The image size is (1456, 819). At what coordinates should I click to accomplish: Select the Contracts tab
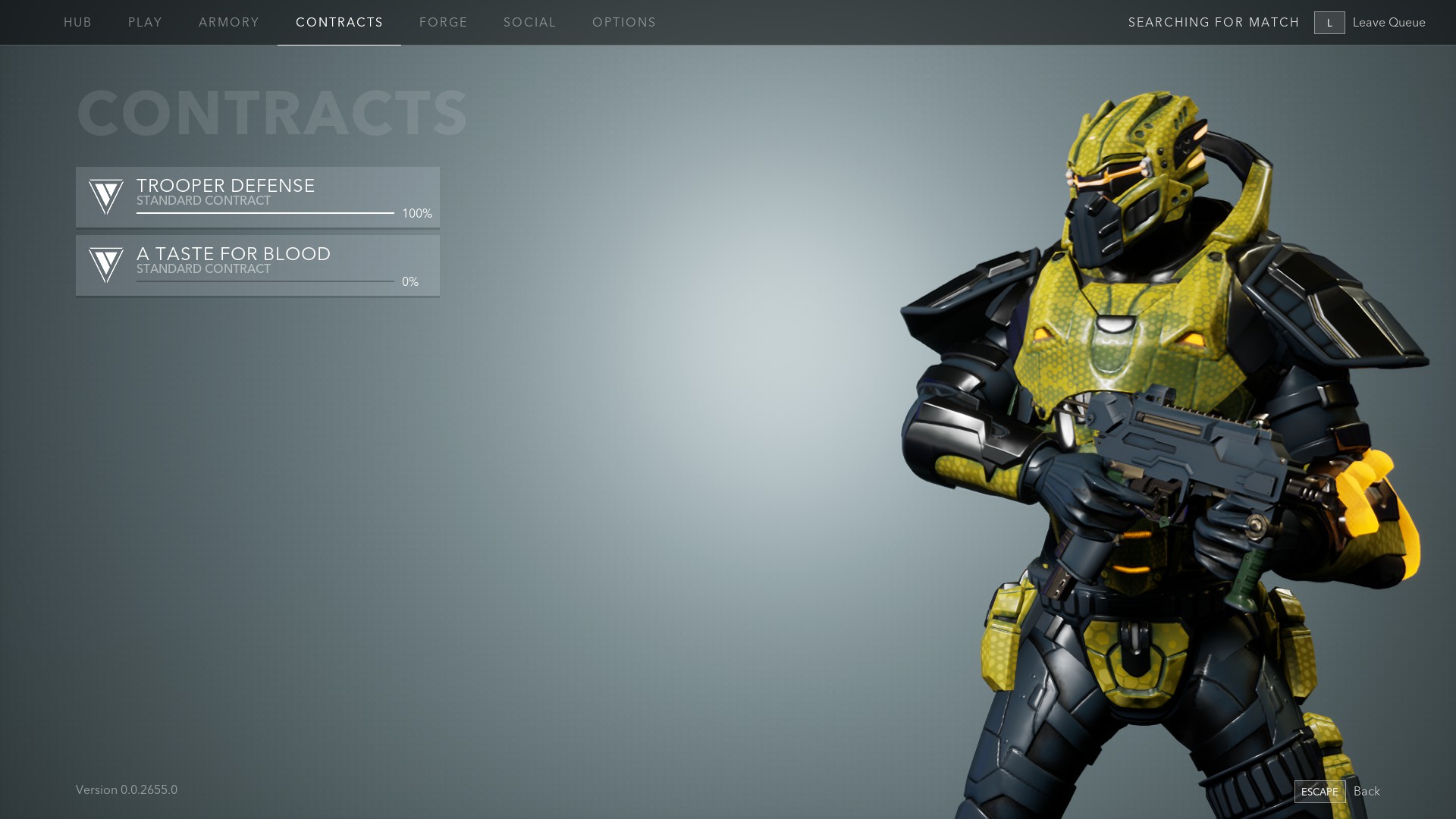point(339,23)
